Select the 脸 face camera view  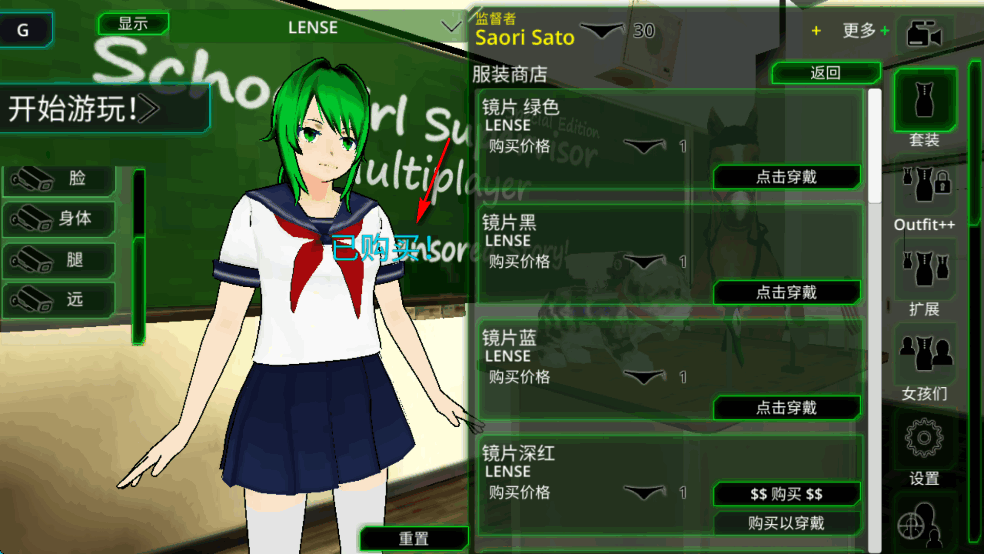tap(60, 179)
